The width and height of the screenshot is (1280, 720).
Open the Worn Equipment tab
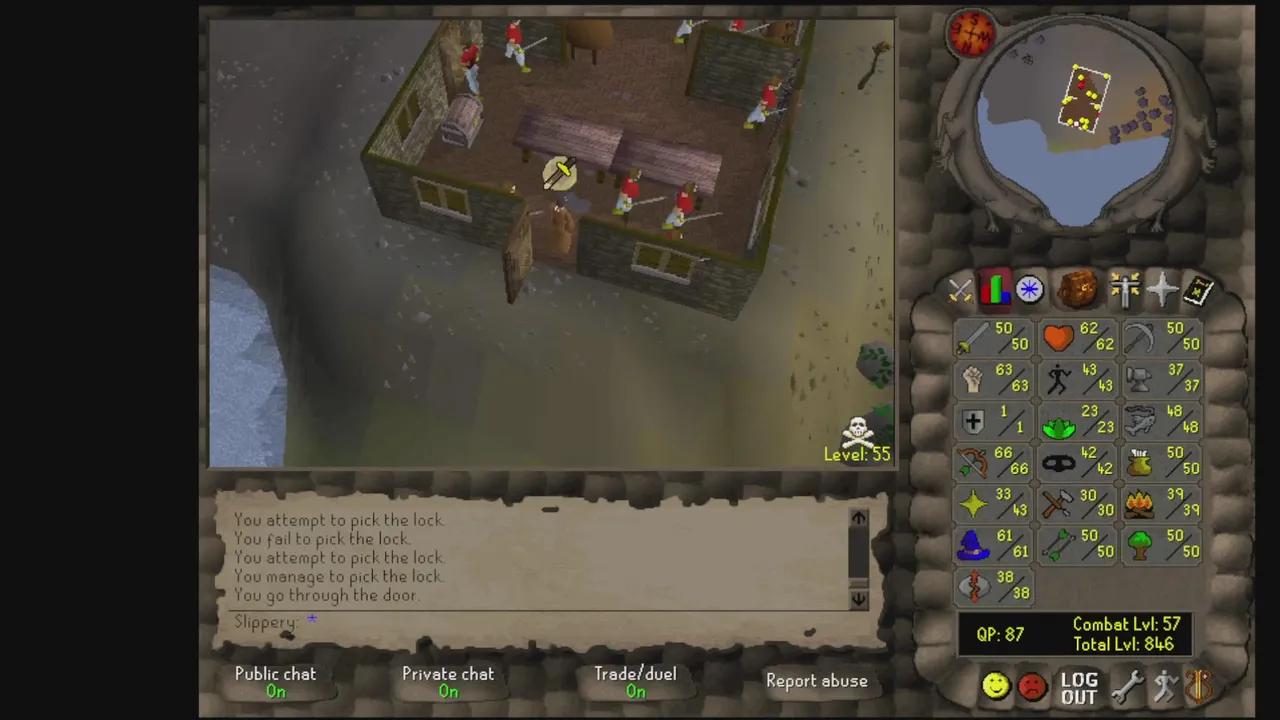1124,290
